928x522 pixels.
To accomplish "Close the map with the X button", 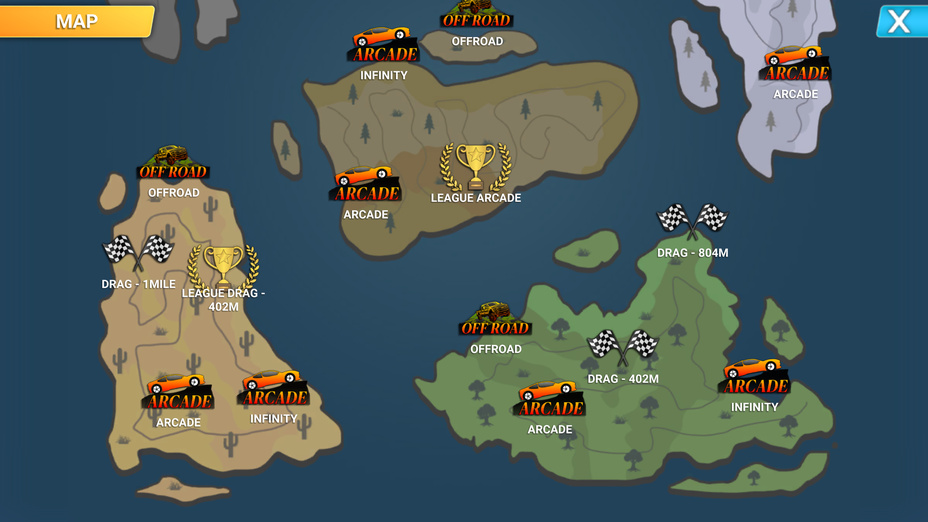I will [899, 22].
